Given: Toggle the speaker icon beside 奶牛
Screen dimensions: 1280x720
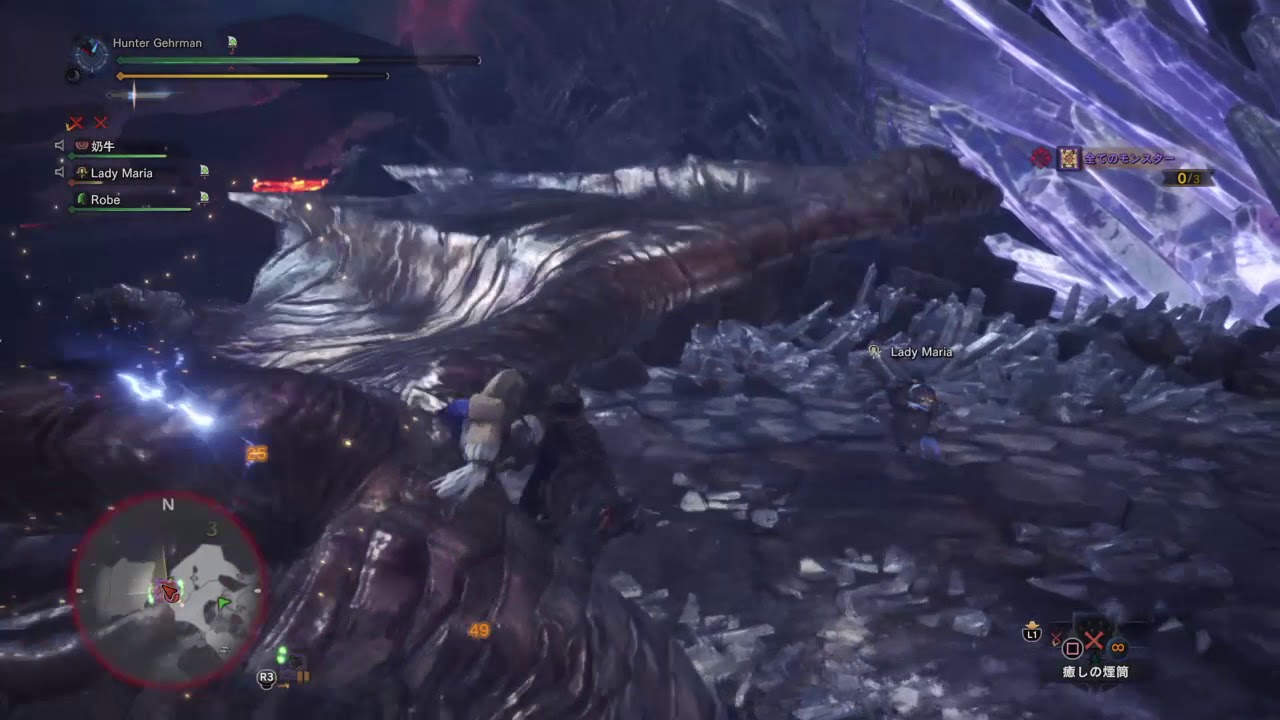Looking at the screenshot, I should pyautogui.click(x=60, y=146).
